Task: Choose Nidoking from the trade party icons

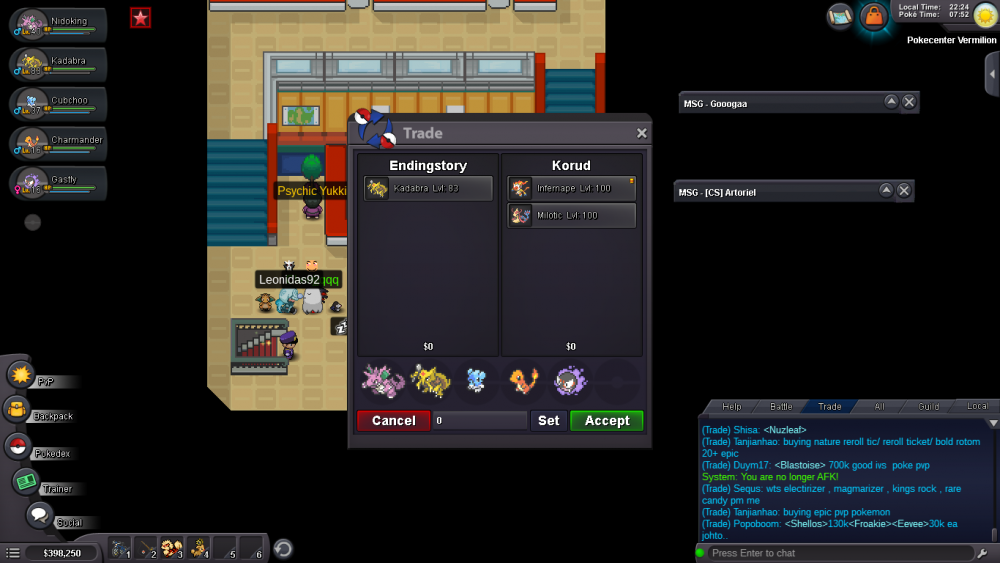Action: point(382,381)
